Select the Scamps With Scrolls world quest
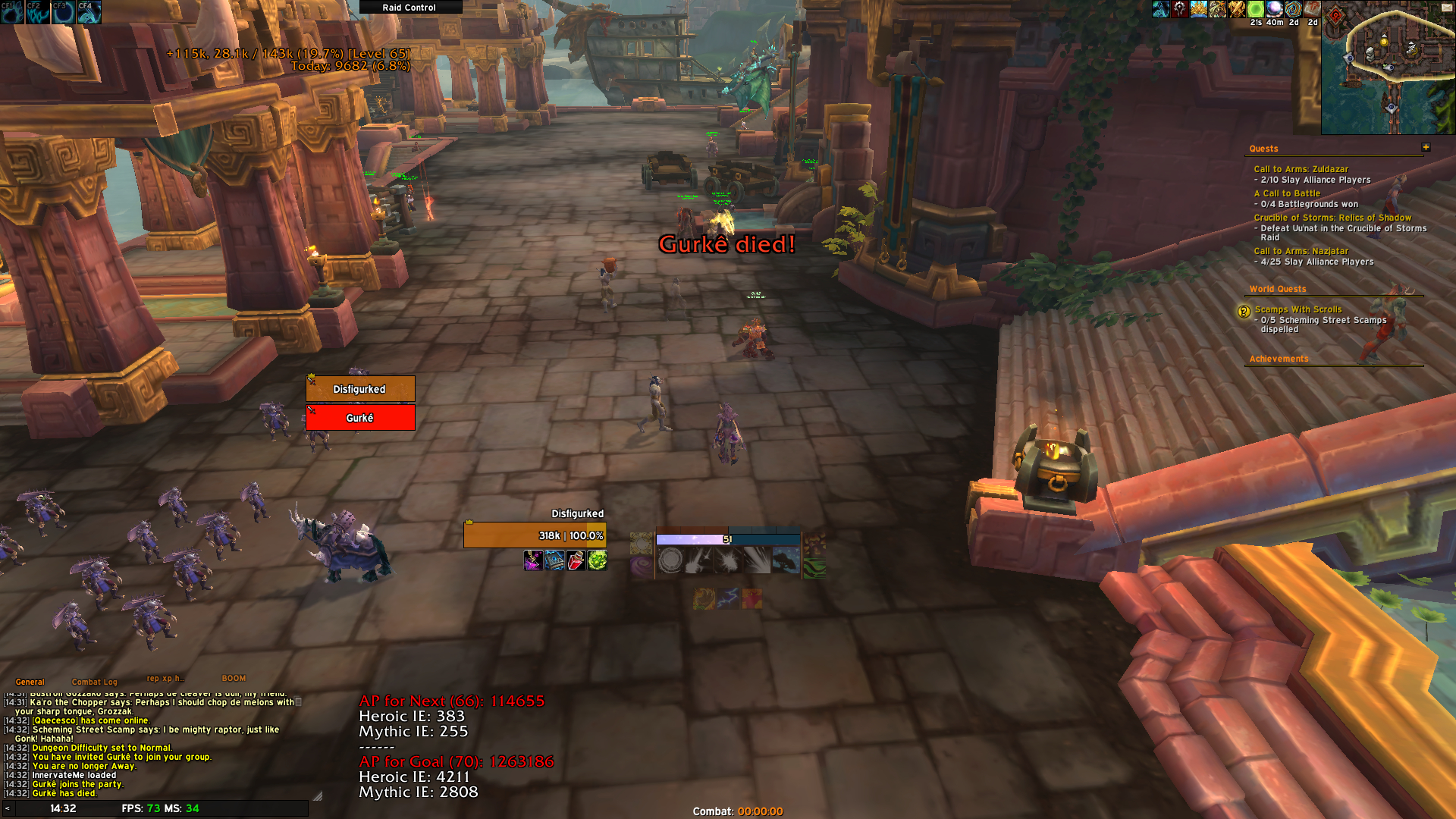 pyautogui.click(x=1298, y=309)
